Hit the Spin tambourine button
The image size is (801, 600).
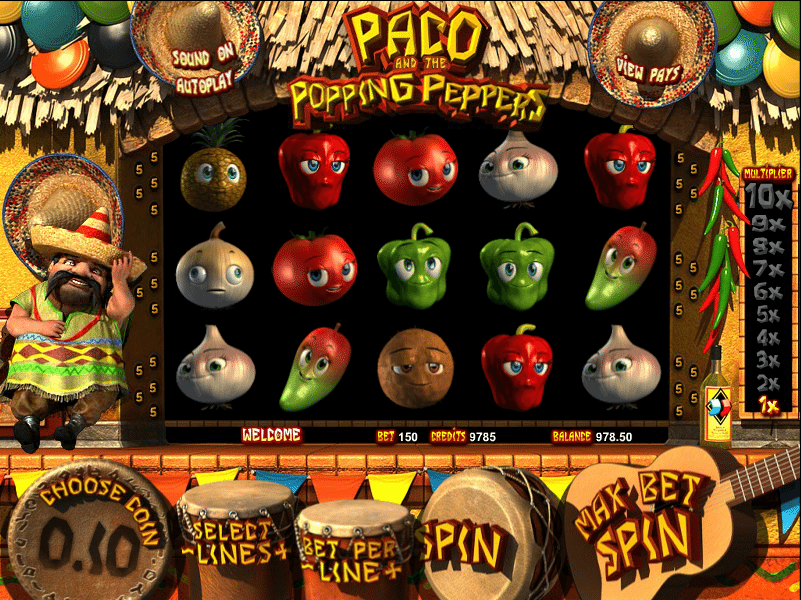click(462, 546)
